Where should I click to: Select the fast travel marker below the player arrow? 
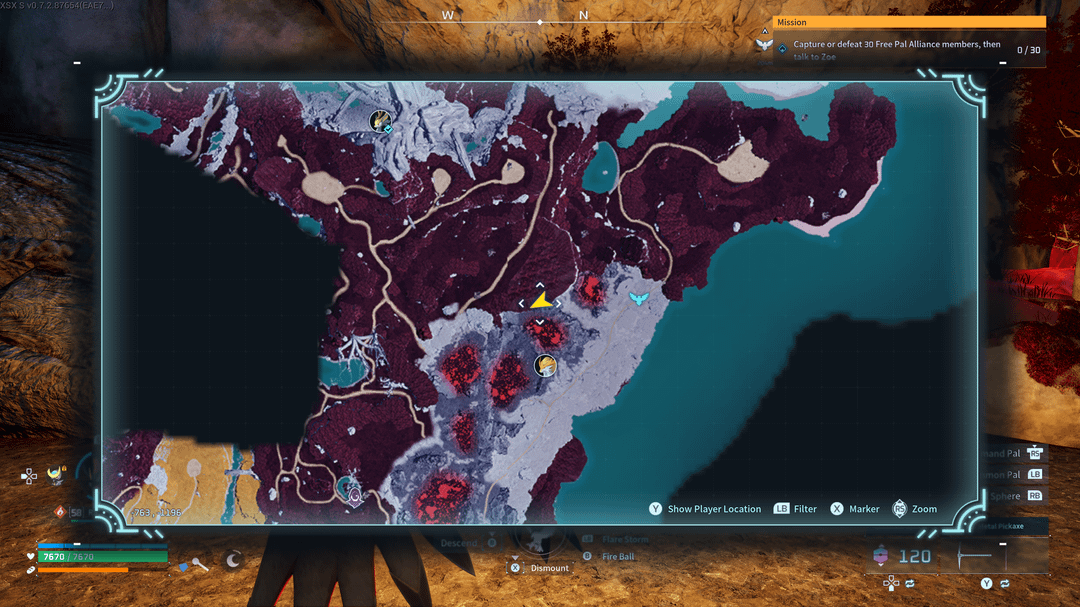click(545, 366)
